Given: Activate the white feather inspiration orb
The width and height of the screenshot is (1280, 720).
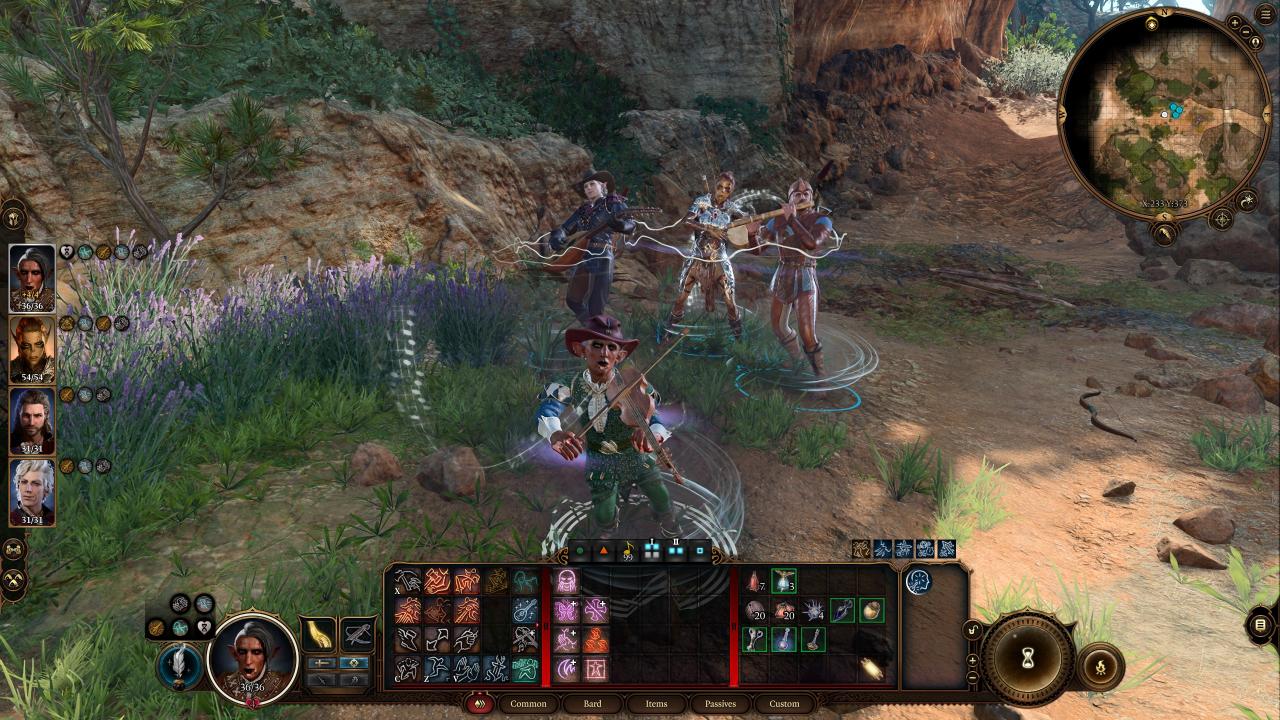Looking at the screenshot, I should pos(180,666).
